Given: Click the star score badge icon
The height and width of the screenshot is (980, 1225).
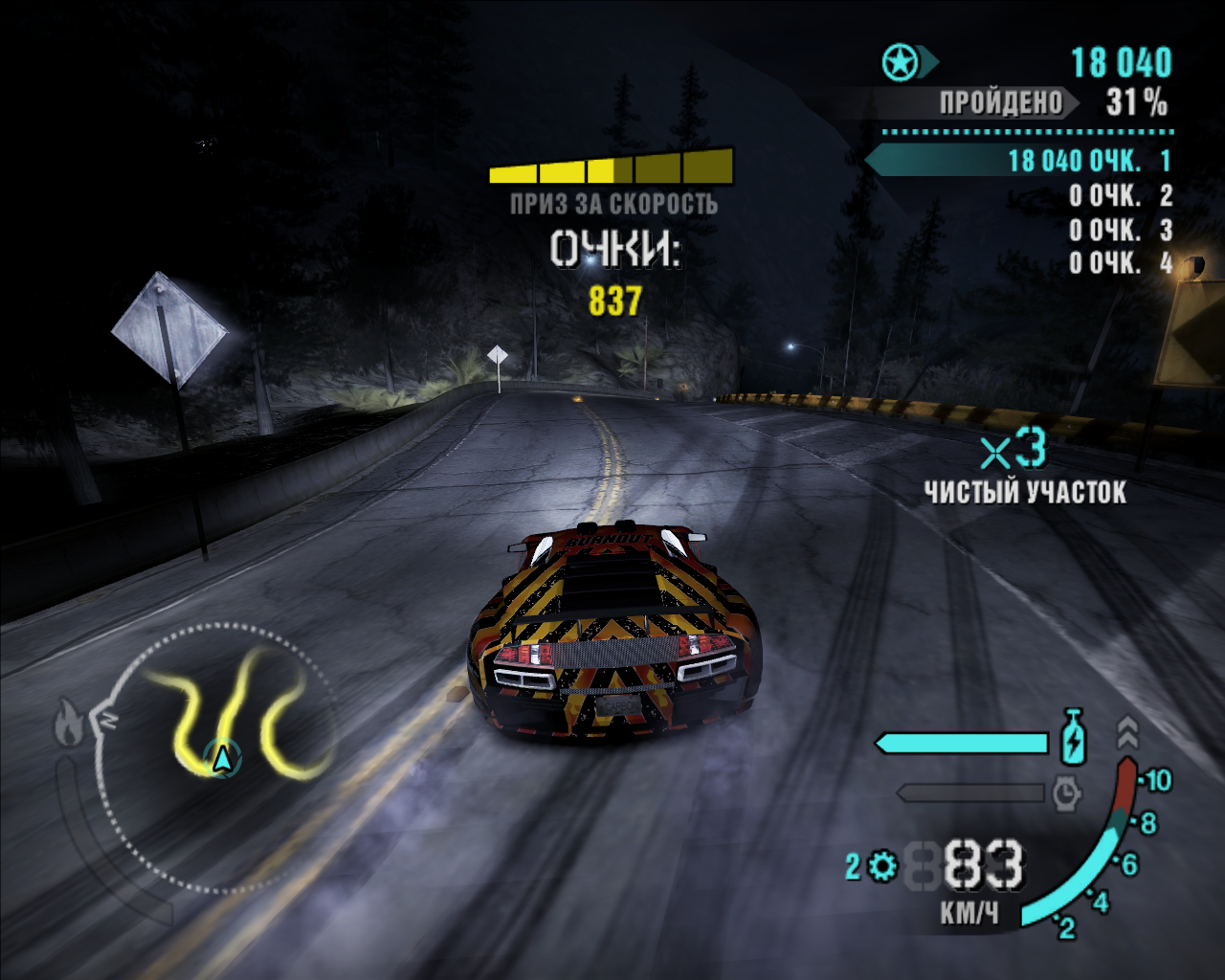Looking at the screenshot, I should click(x=900, y=63).
